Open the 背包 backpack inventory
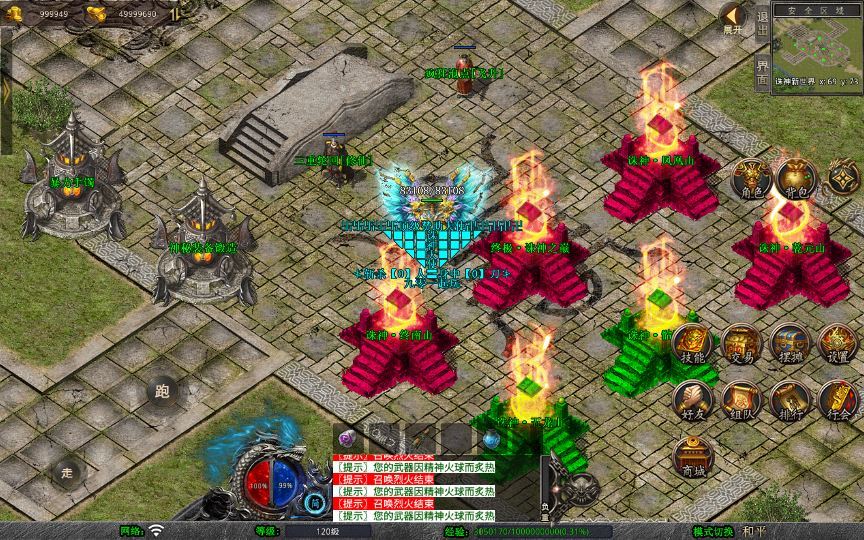 tap(796, 179)
